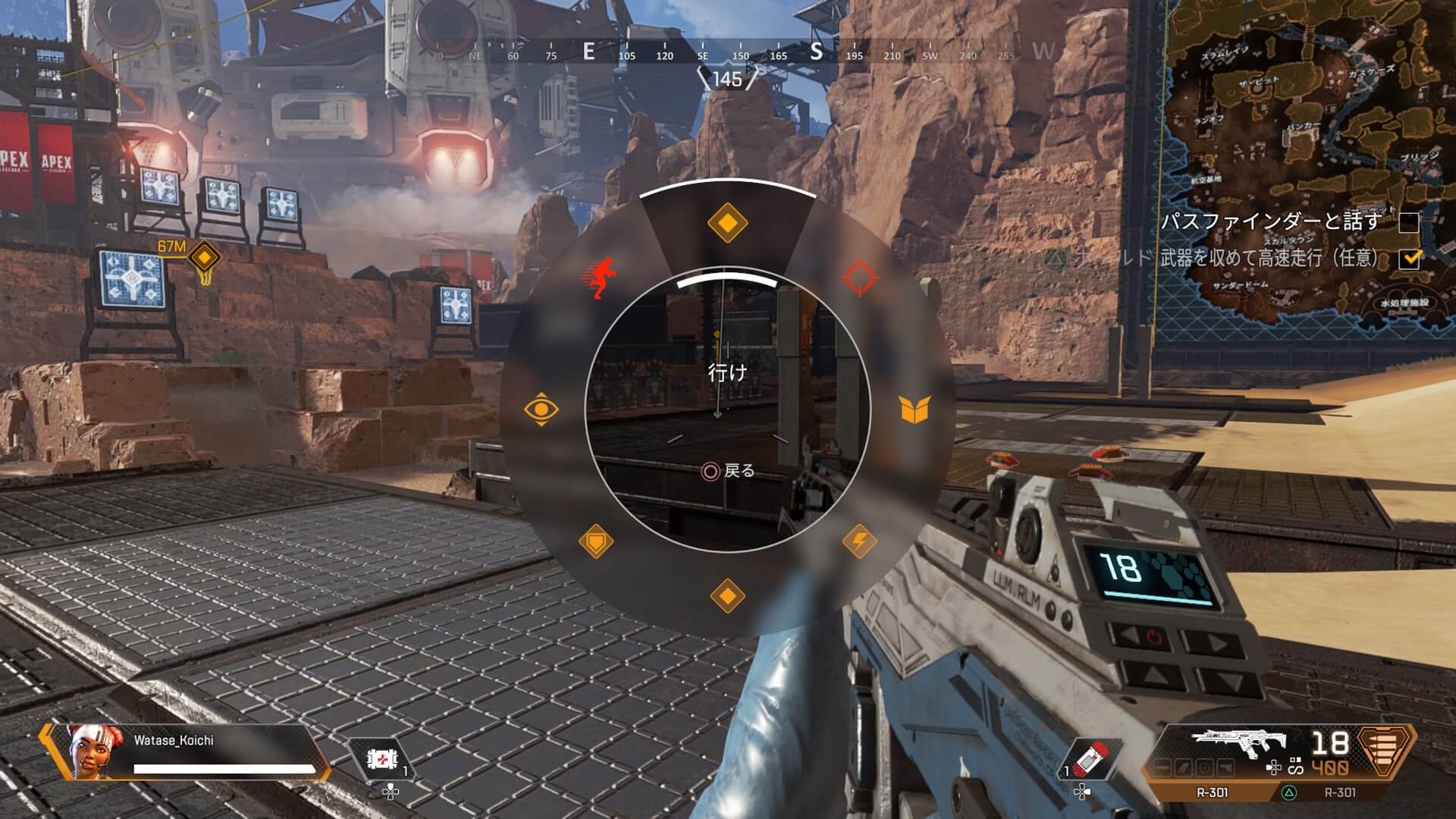Click the Lifeline character portrait
This screenshot has width=1456, height=819.
[87, 751]
